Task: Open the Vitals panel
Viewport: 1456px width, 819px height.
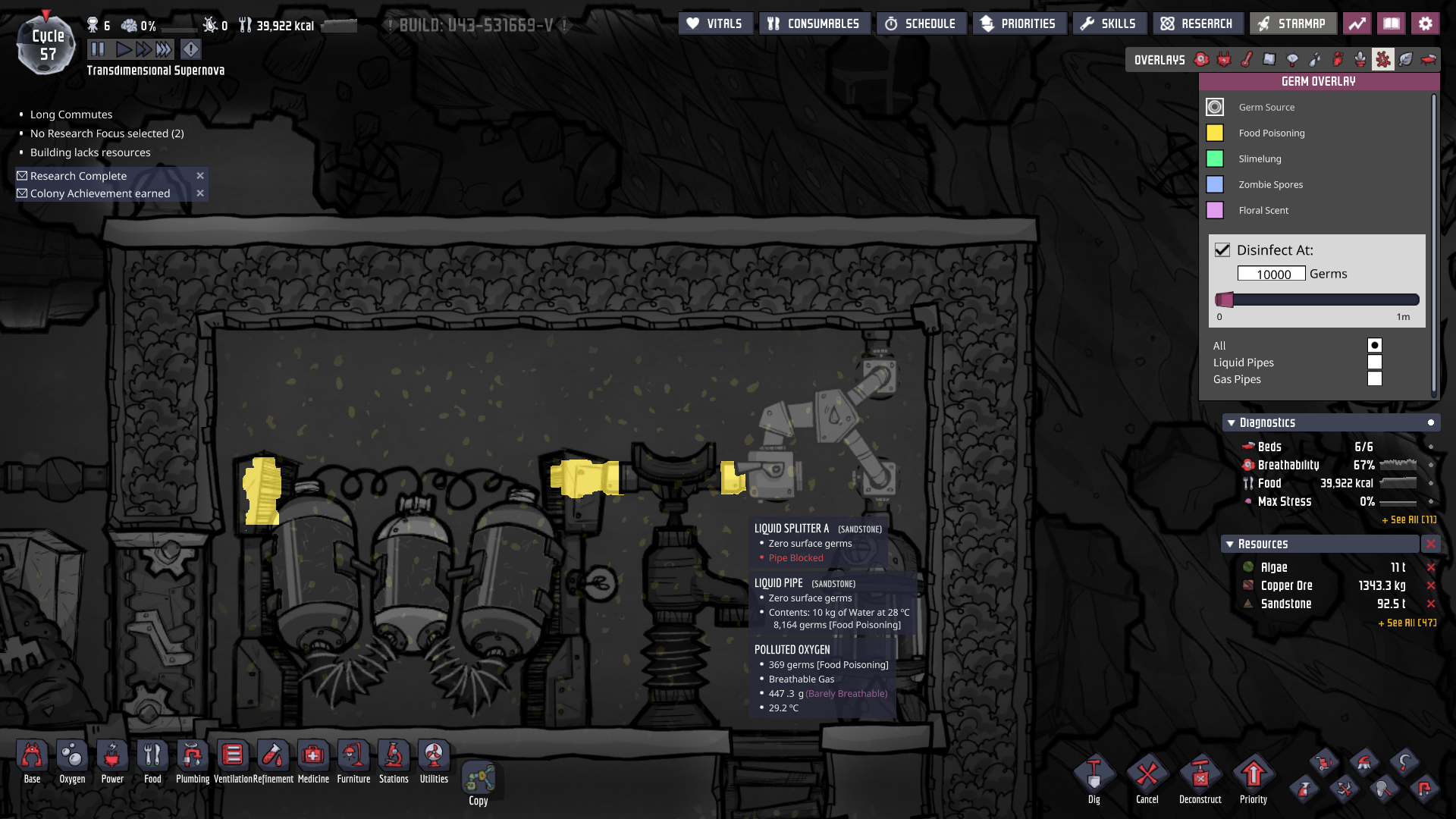Action: point(714,24)
